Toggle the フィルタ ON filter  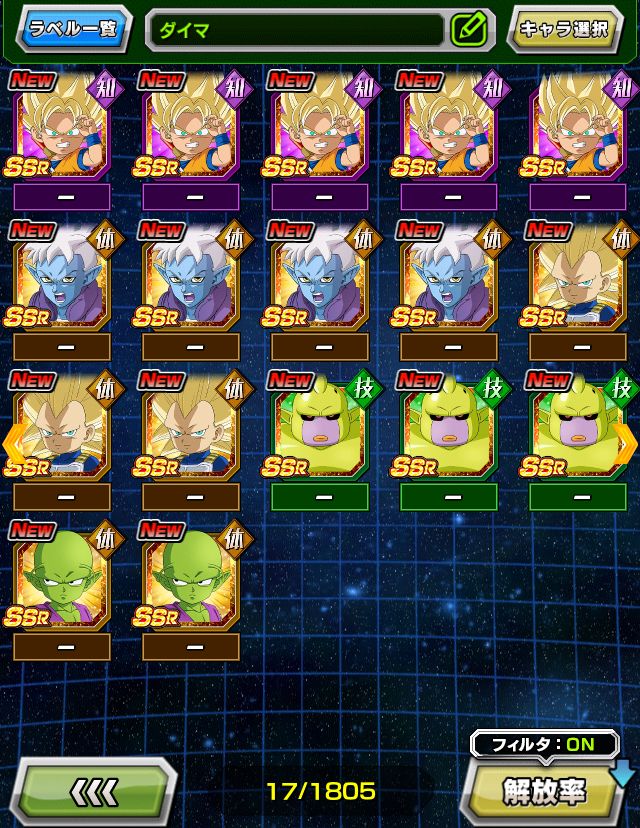(x=530, y=745)
